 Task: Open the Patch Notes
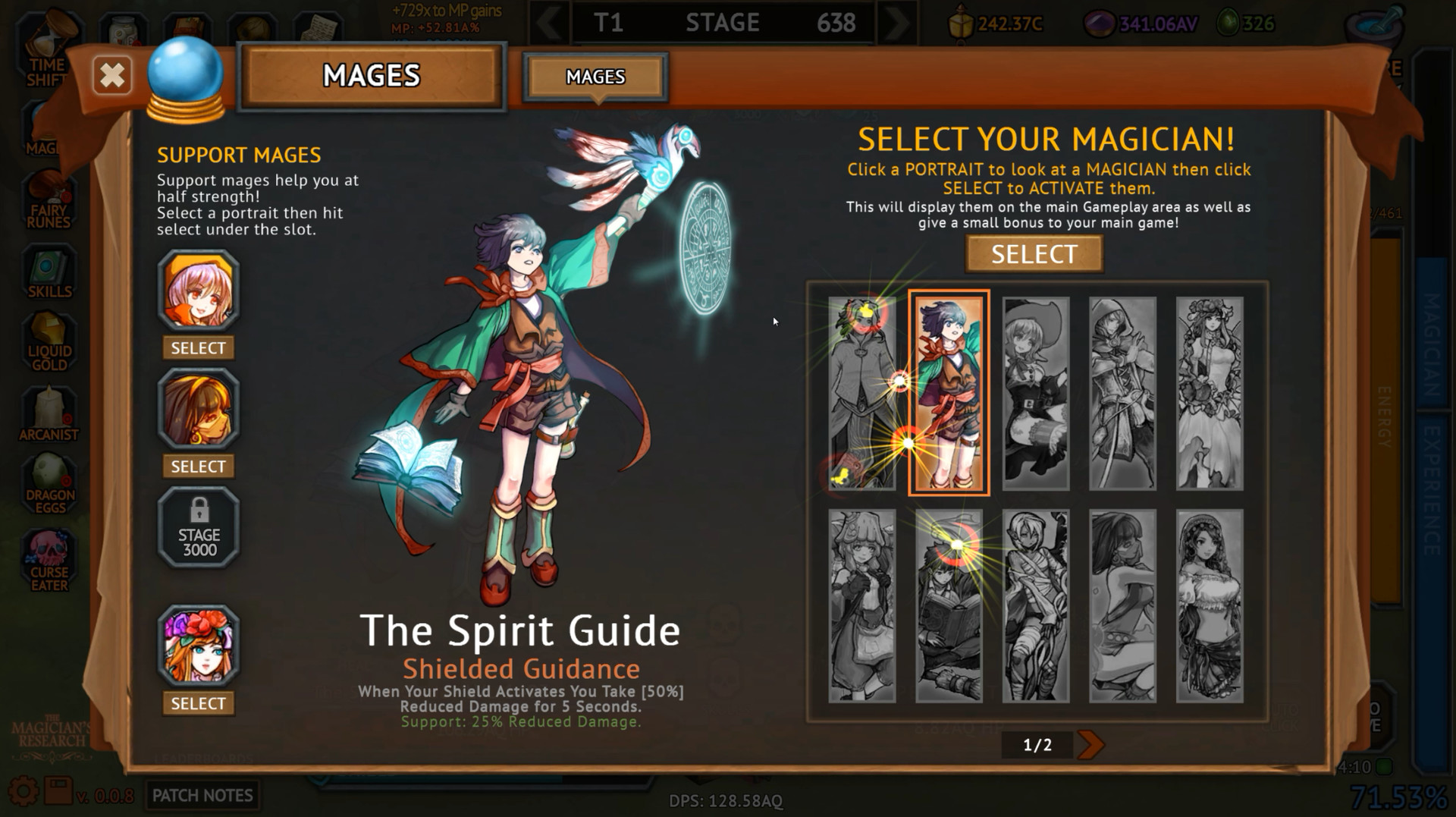point(202,795)
